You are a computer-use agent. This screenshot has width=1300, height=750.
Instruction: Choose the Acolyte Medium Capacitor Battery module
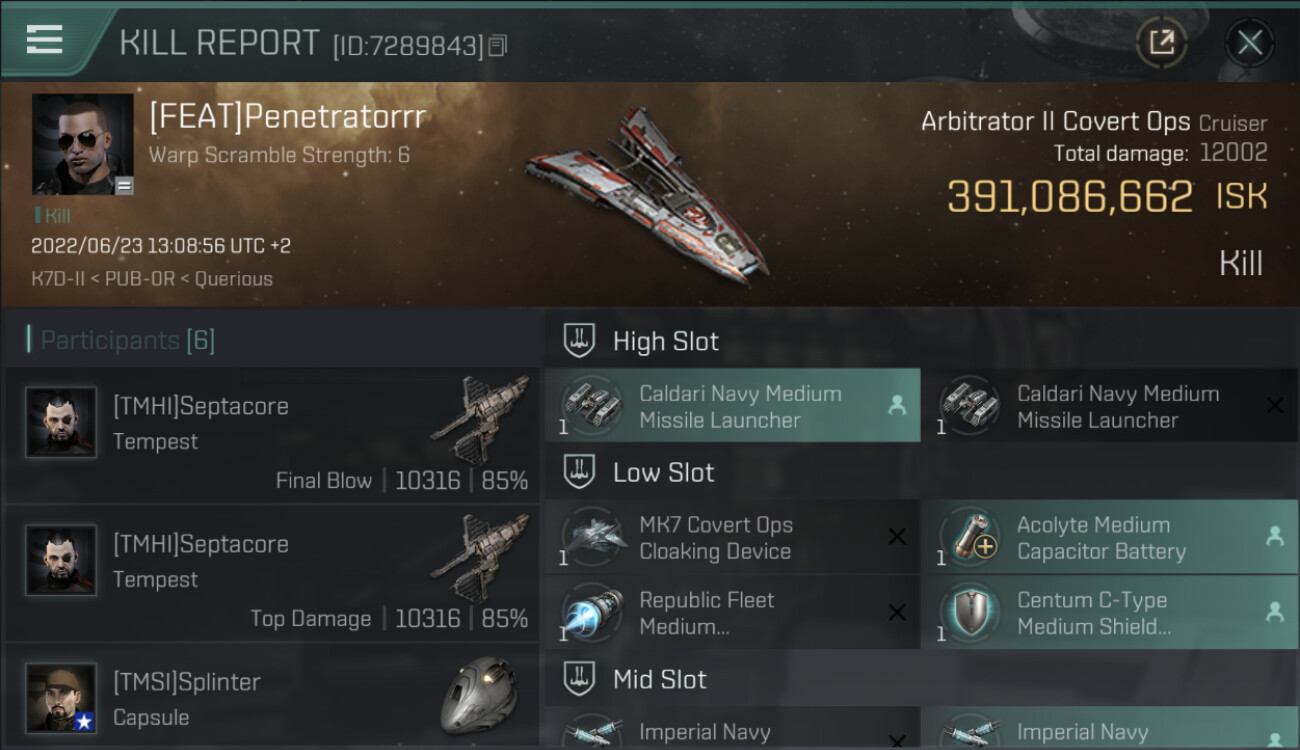(1109, 538)
